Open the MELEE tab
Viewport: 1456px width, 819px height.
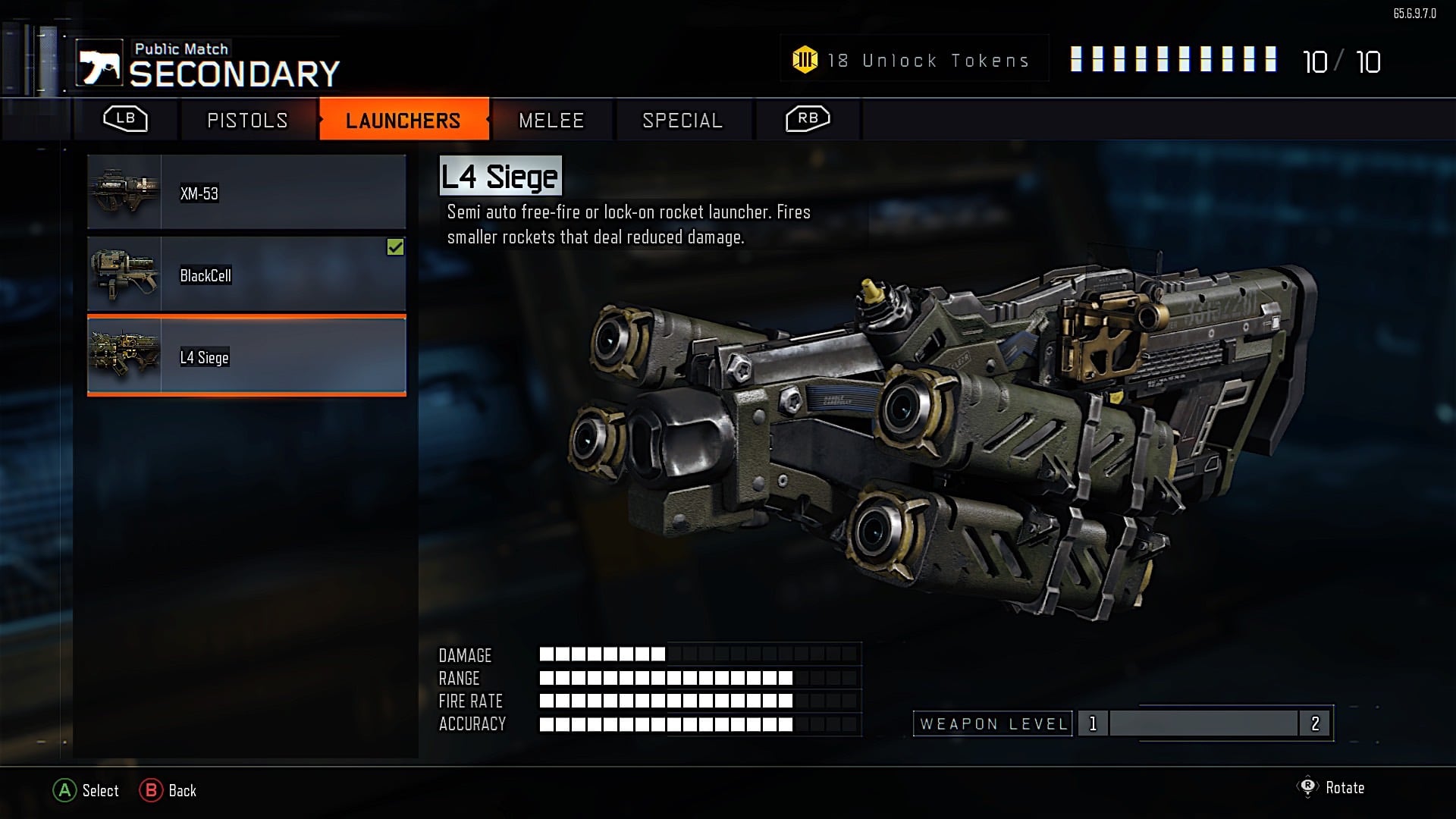[551, 120]
